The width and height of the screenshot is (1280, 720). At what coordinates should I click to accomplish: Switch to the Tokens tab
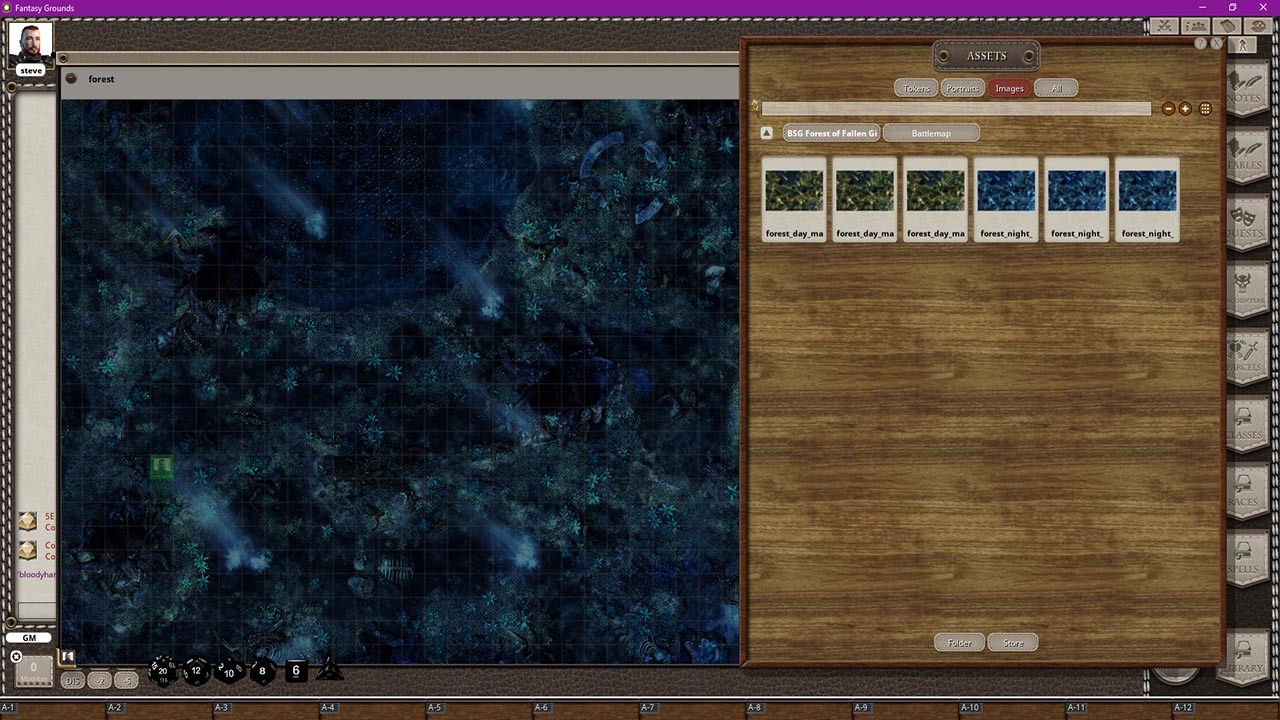[915, 88]
